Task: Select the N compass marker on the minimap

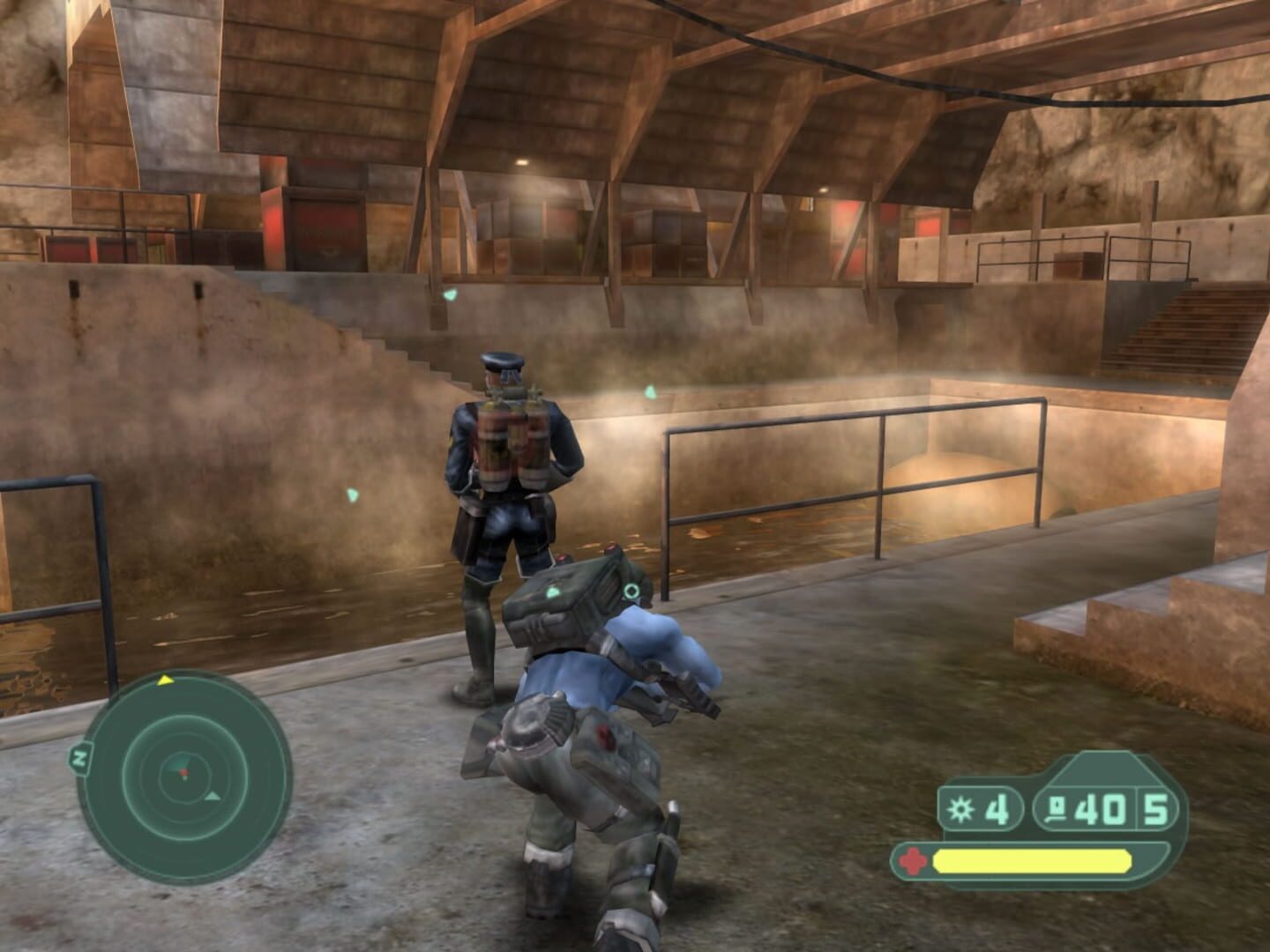Action: pos(79,756)
